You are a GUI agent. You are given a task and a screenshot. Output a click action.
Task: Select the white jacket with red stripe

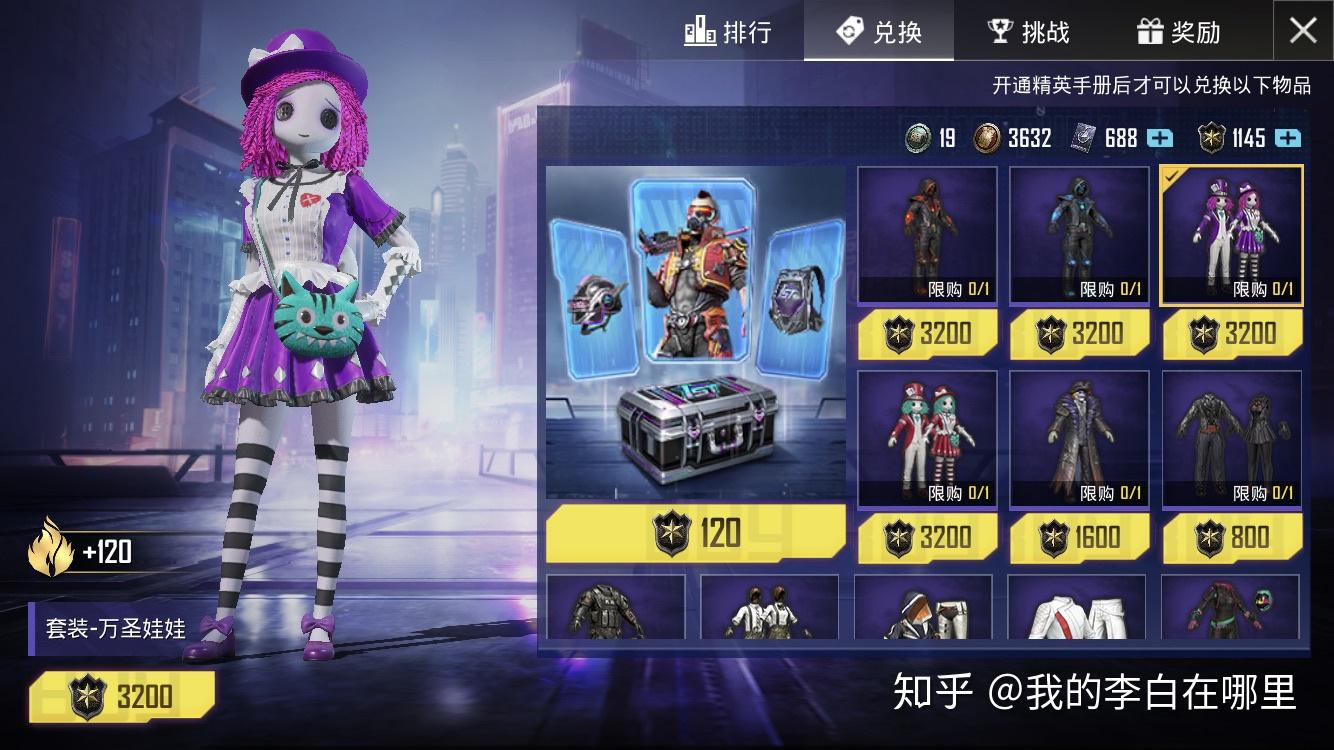coord(1077,608)
